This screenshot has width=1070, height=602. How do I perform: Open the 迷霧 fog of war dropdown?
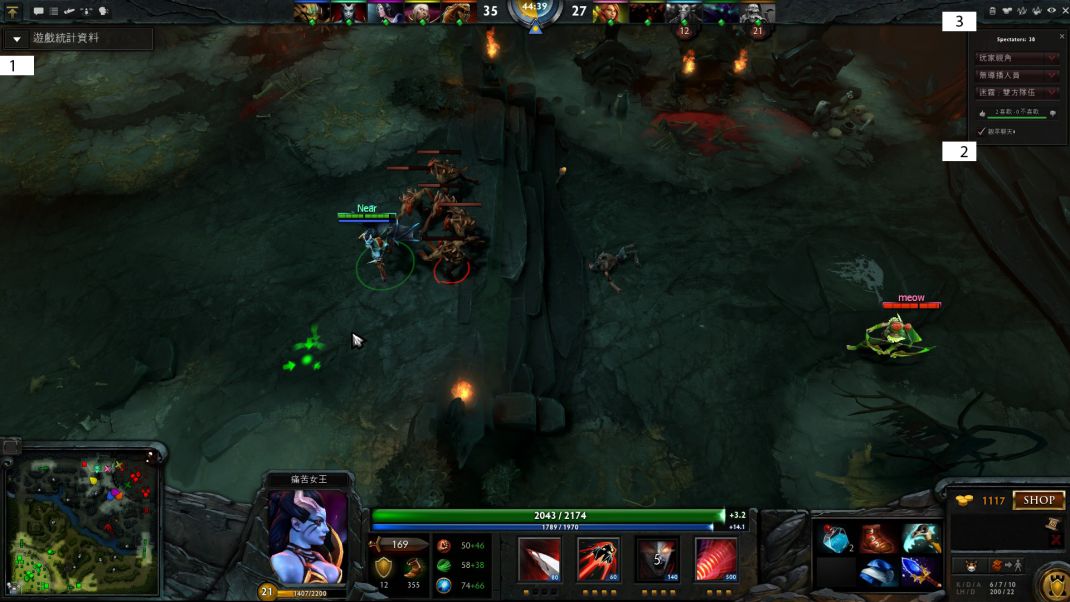tap(1017, 92)
